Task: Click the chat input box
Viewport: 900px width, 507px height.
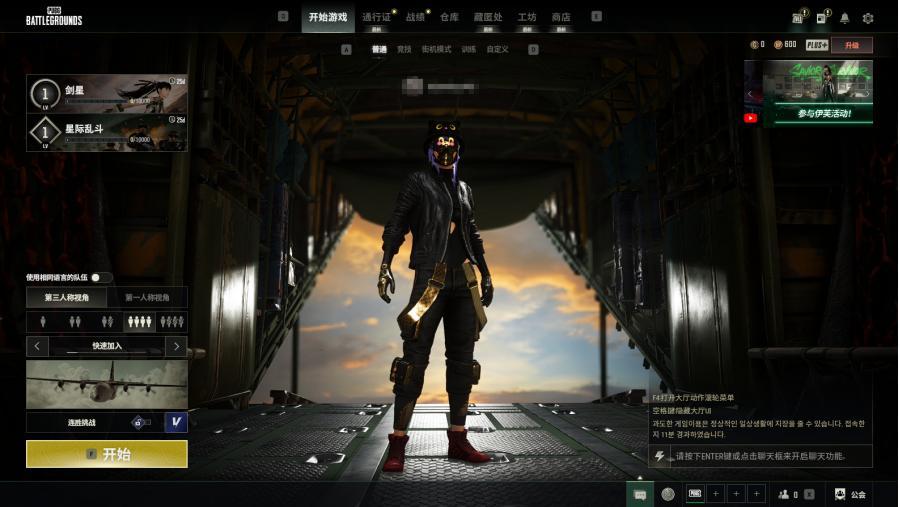Action: [760, 456]
